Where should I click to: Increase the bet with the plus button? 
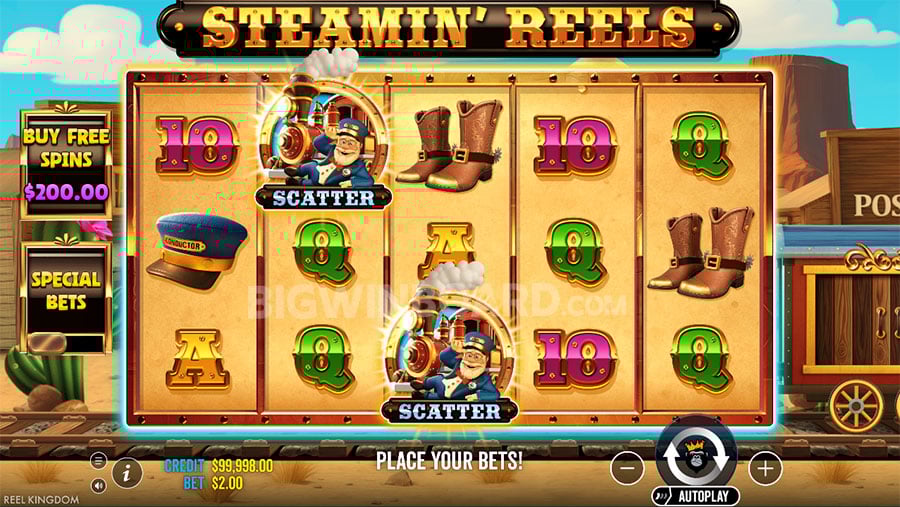[x=765, y=467]
